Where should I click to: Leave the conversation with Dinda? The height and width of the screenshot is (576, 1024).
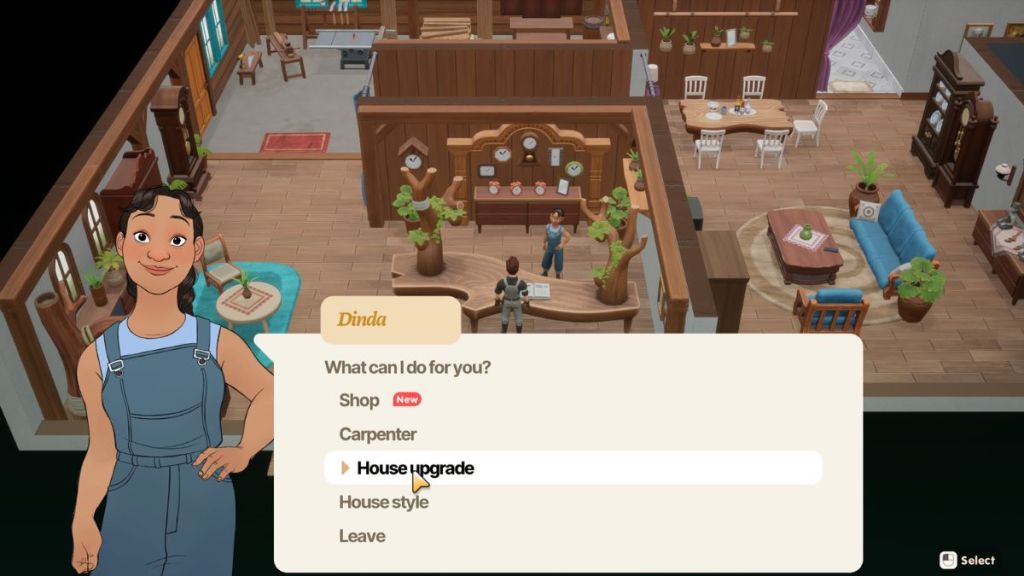362,536
